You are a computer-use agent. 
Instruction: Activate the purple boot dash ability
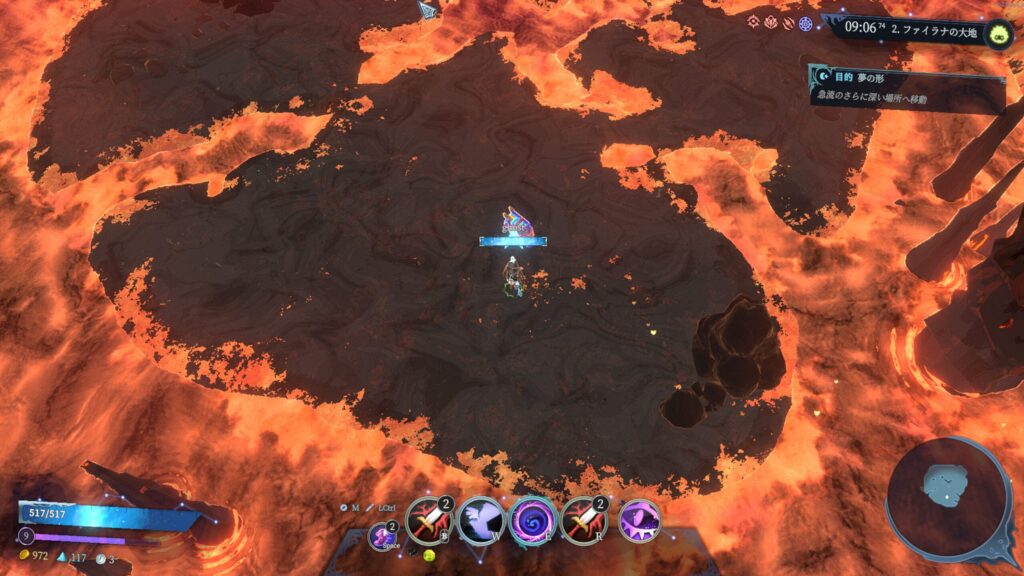click(383, 536)
